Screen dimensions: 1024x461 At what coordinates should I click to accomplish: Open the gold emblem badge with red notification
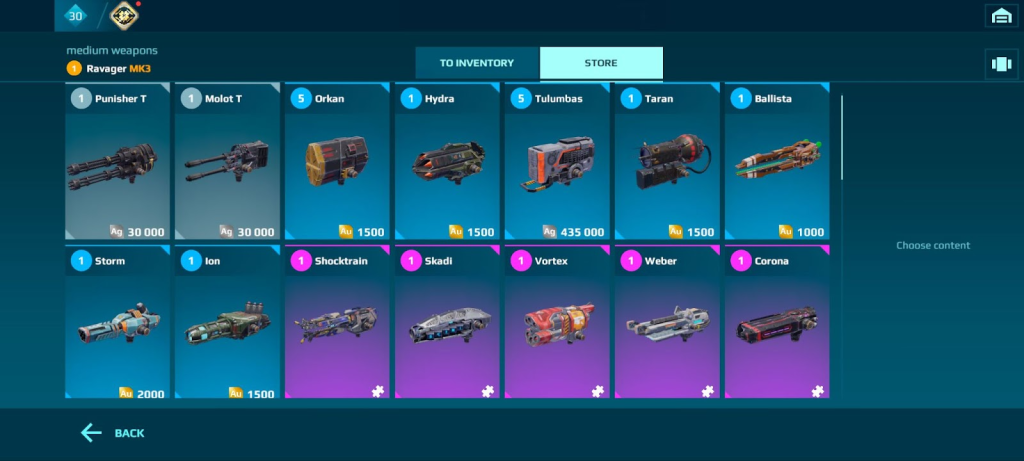124,15
